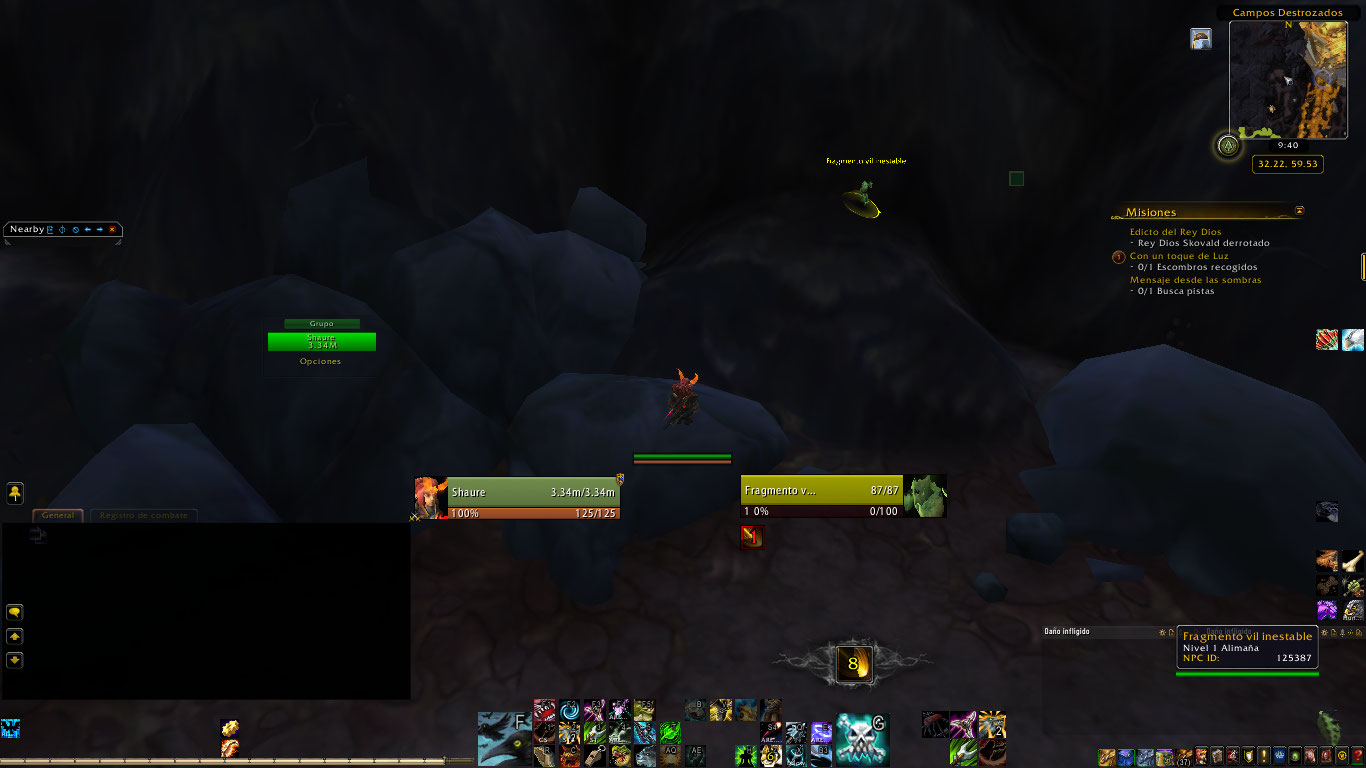Activate the large raven ability icon
Screen dimensions: 1366x768
(x=503, y=738)
